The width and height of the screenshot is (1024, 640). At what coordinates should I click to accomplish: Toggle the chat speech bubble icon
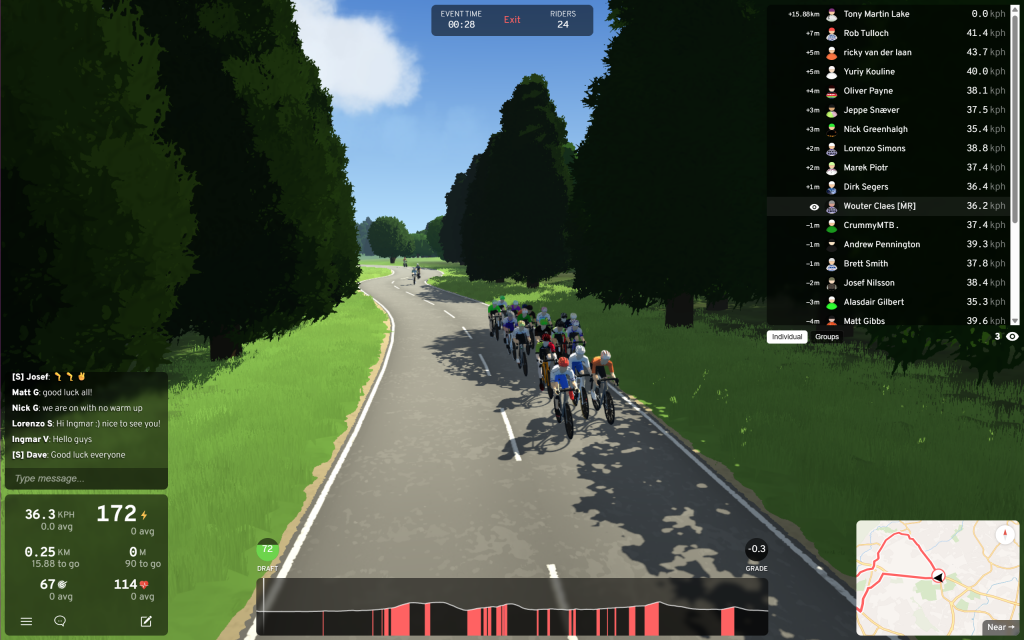(60, 621)
